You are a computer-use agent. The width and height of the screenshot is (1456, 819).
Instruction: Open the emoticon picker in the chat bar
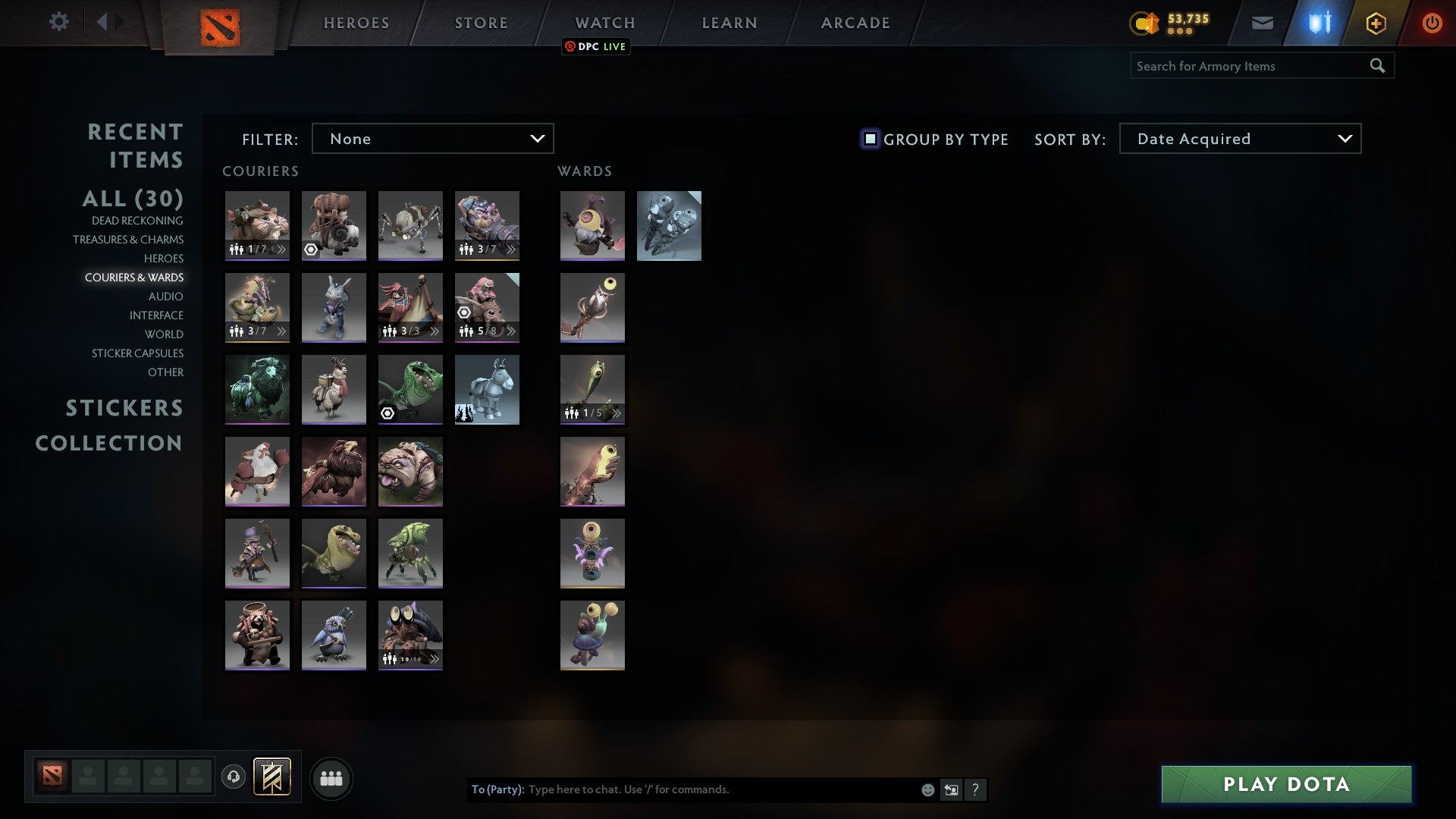(927, 789)
